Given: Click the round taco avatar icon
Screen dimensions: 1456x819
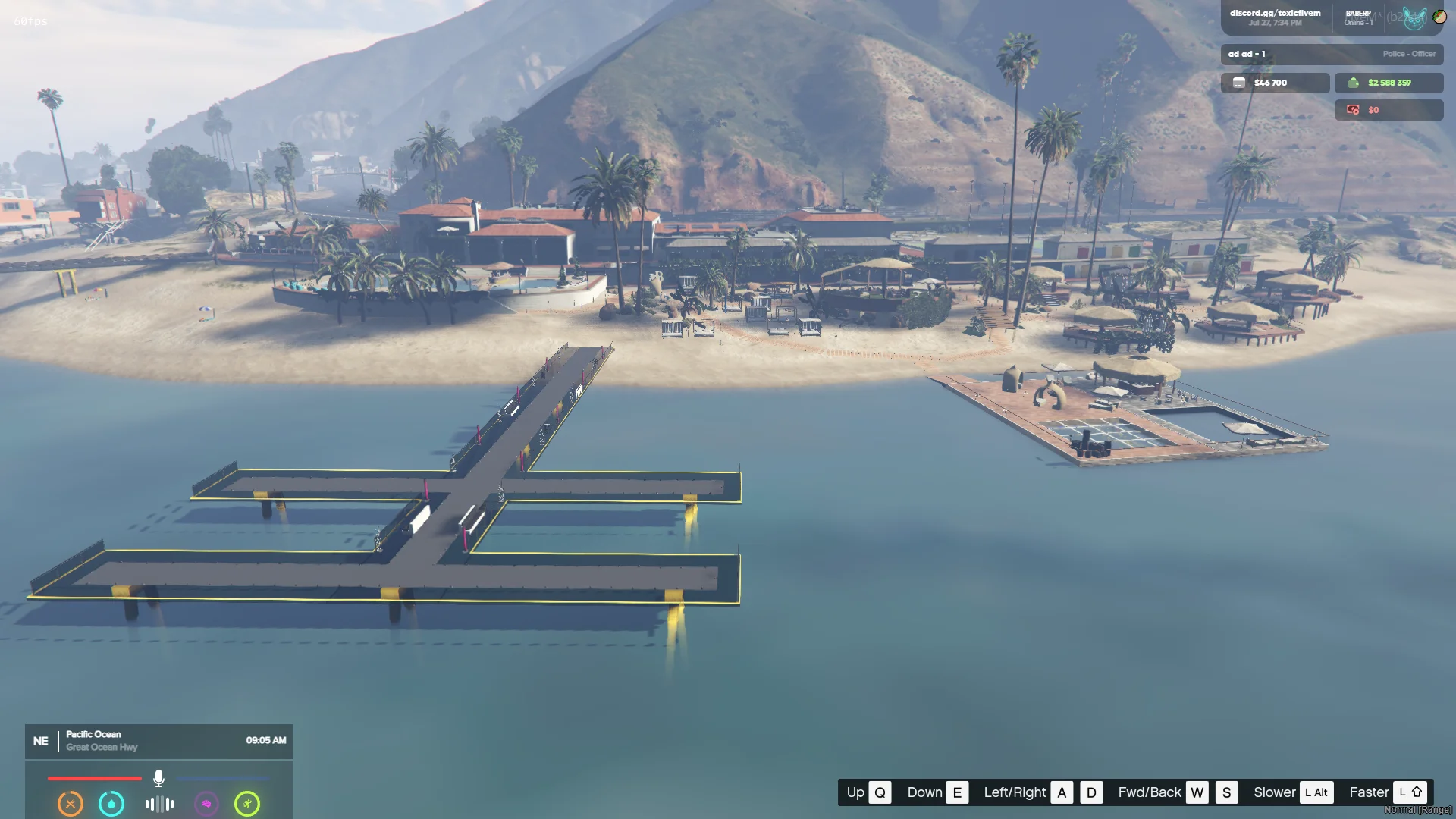Looking at the screenshot, I should 1439,16.
